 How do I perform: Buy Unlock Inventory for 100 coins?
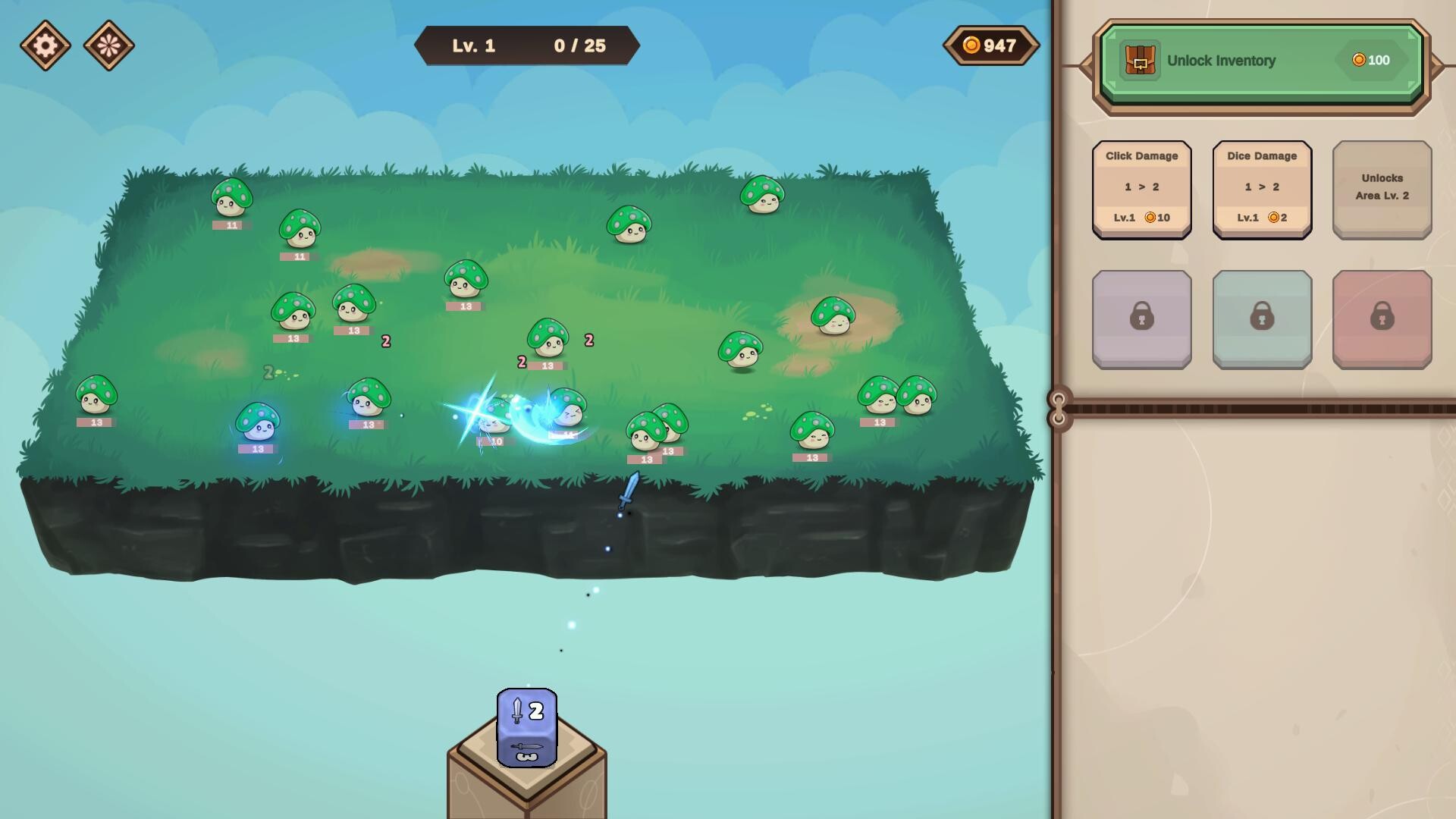coord(1261,61)
